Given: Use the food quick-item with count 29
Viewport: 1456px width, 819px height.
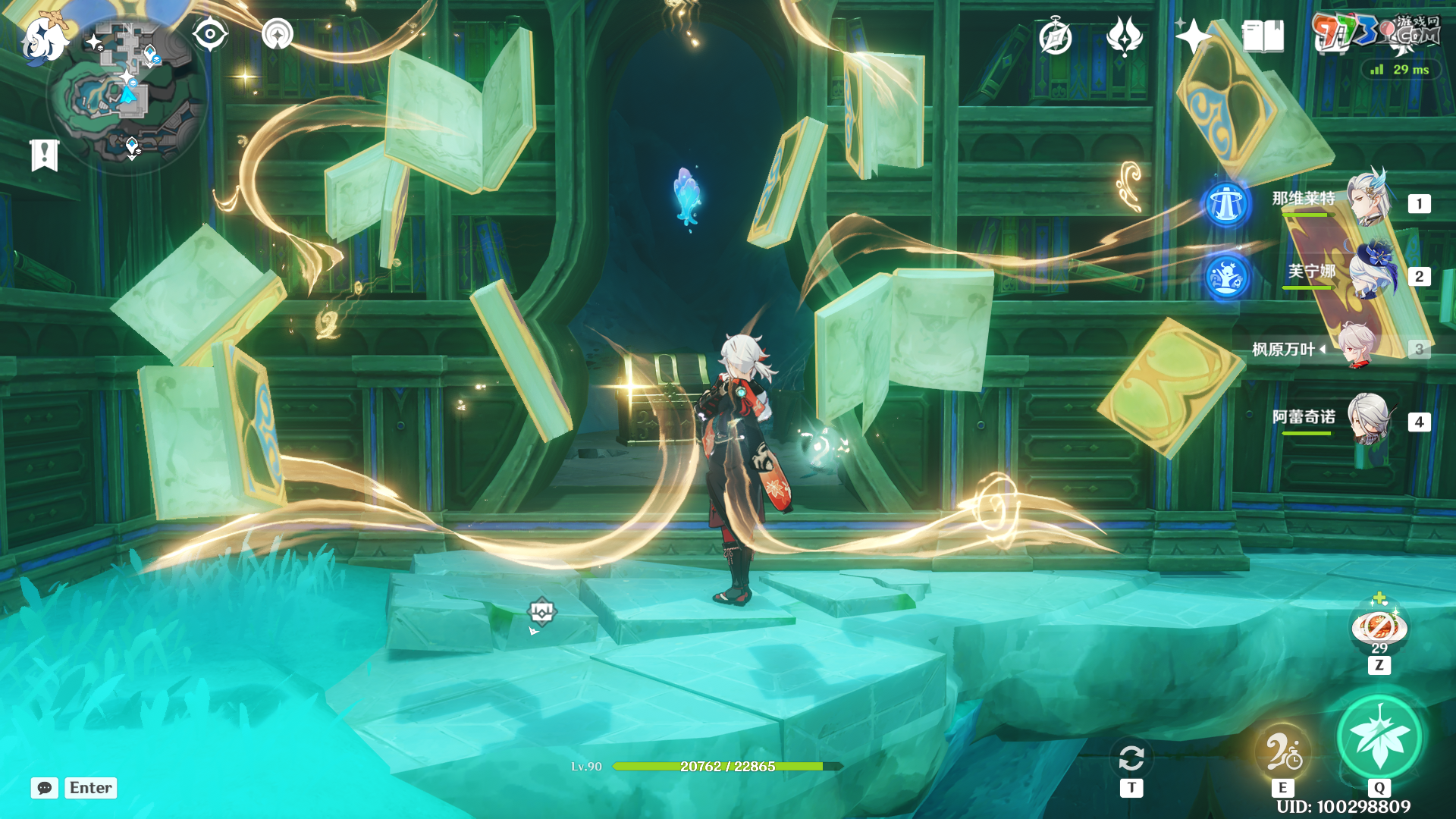Looking at the screenshot, I should coord(1379,628).
